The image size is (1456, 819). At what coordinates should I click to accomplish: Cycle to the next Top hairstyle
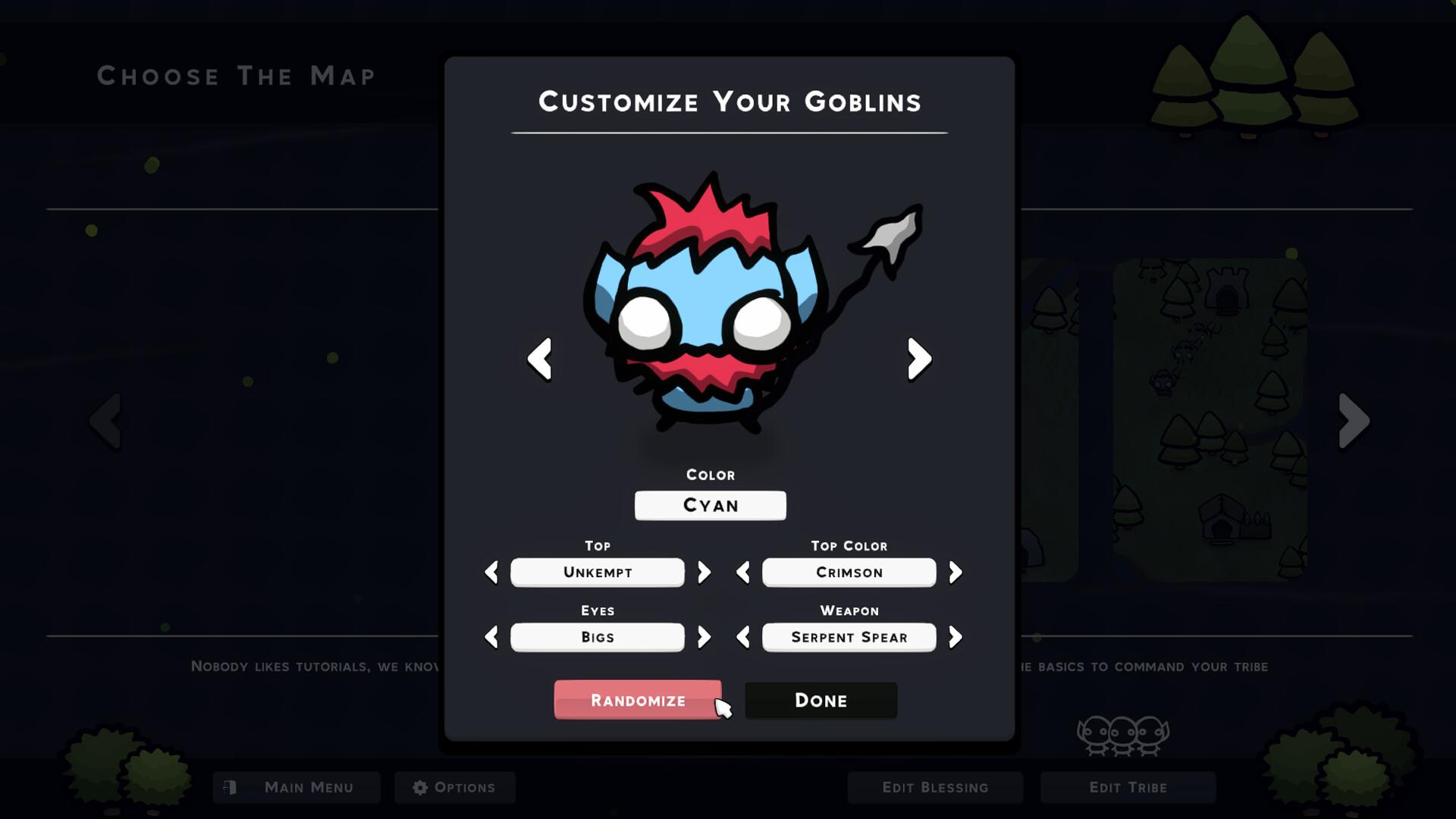tap(704, 573)
